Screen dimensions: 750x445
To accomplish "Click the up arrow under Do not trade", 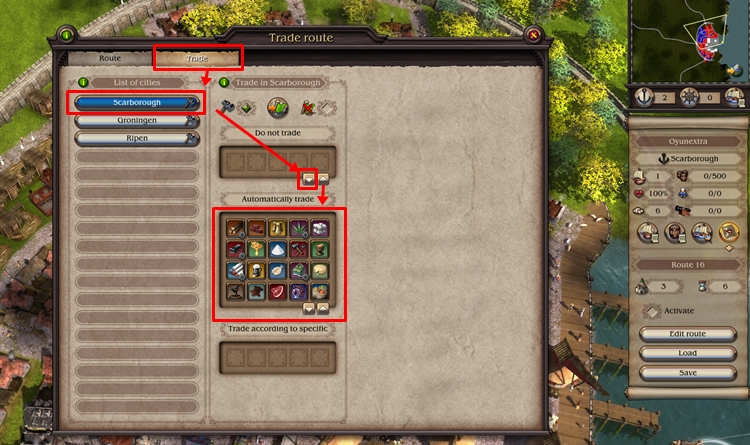I will pos(324,177).
